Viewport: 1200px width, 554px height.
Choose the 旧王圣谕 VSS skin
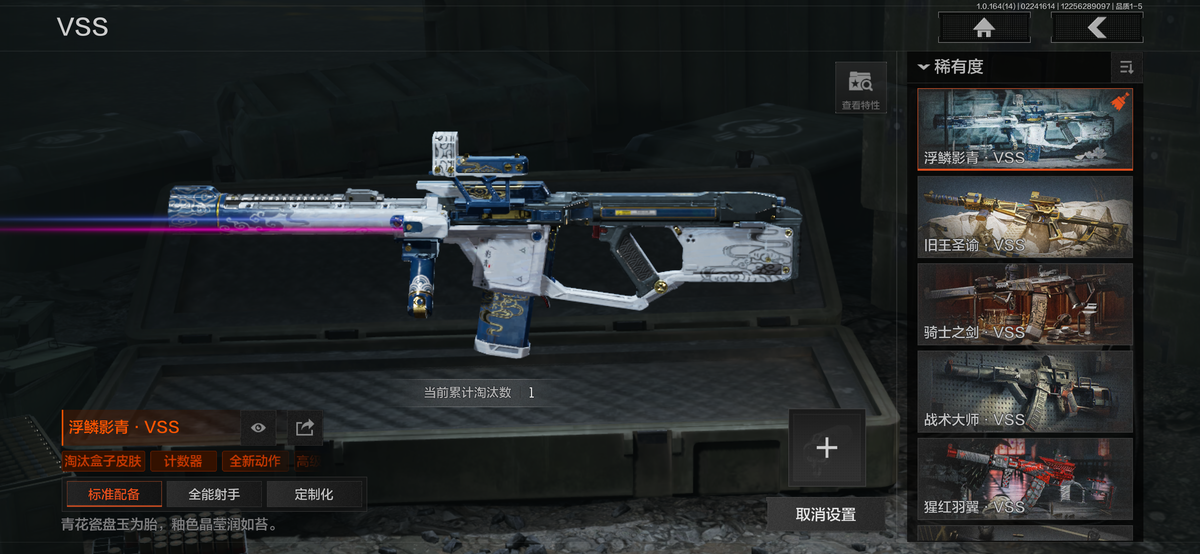tap(1025, 217)
